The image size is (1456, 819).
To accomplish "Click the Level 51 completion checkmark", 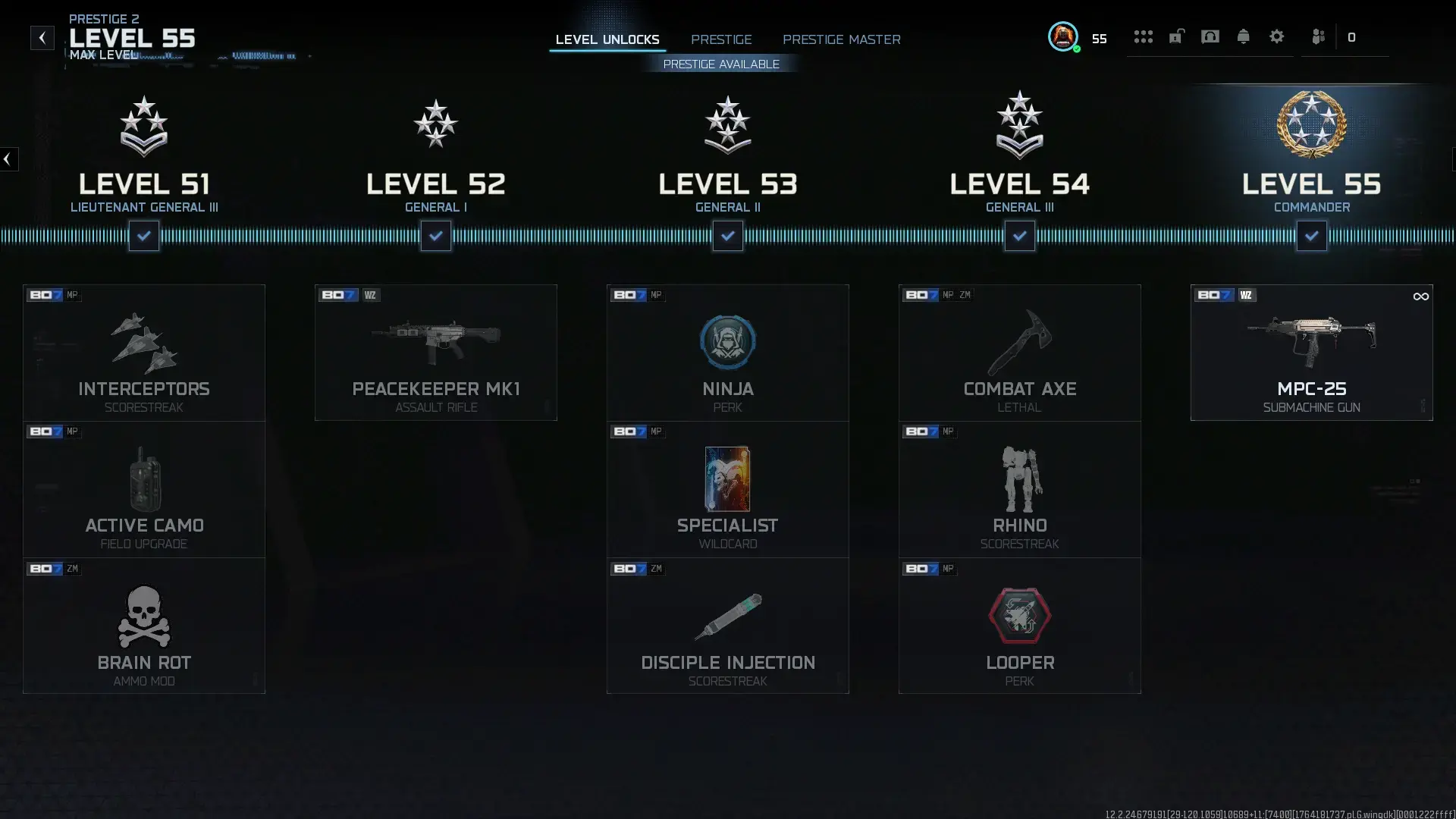I will [143, 236].
